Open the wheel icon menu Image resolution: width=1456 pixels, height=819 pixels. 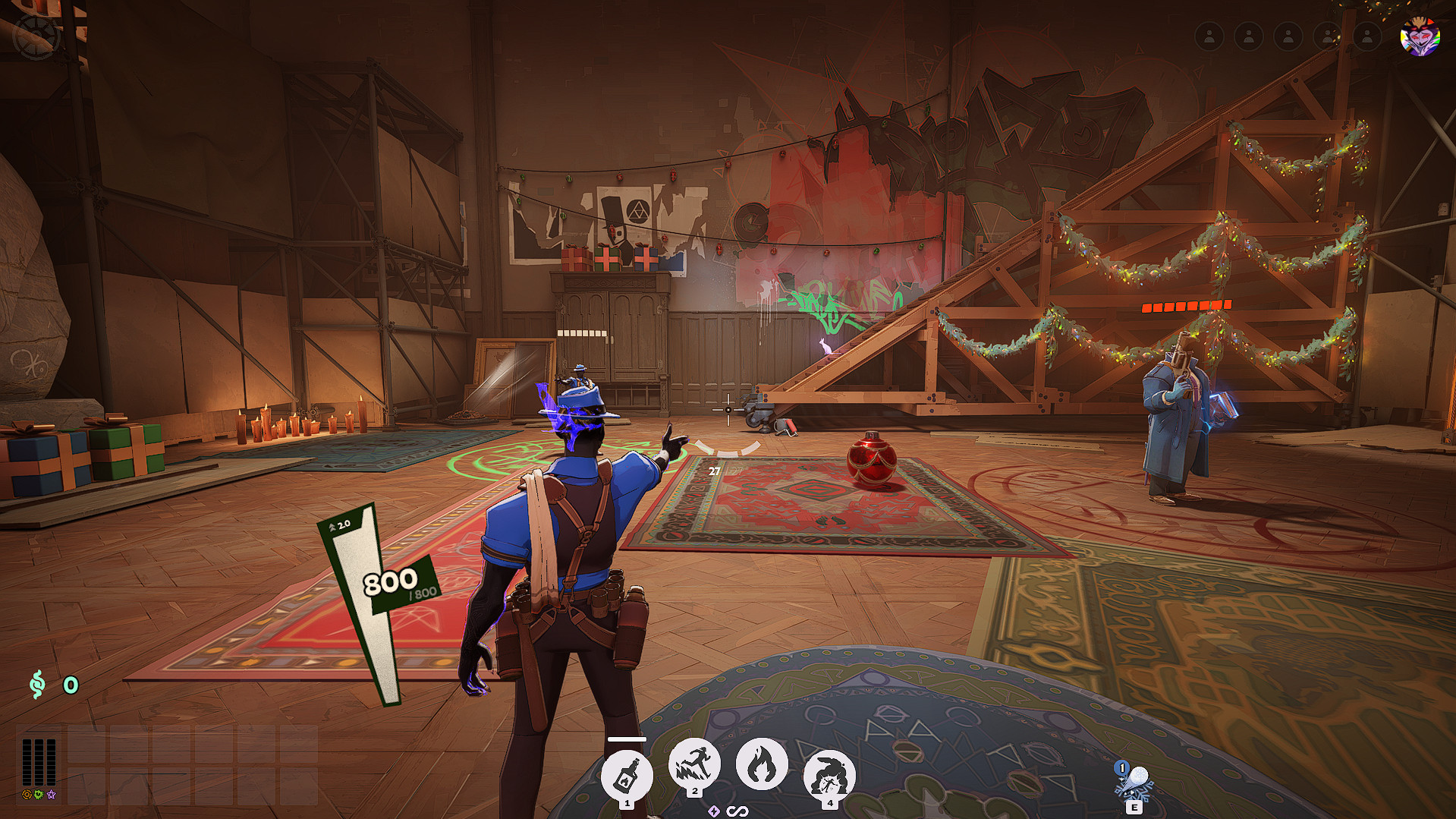pos(36,36)
